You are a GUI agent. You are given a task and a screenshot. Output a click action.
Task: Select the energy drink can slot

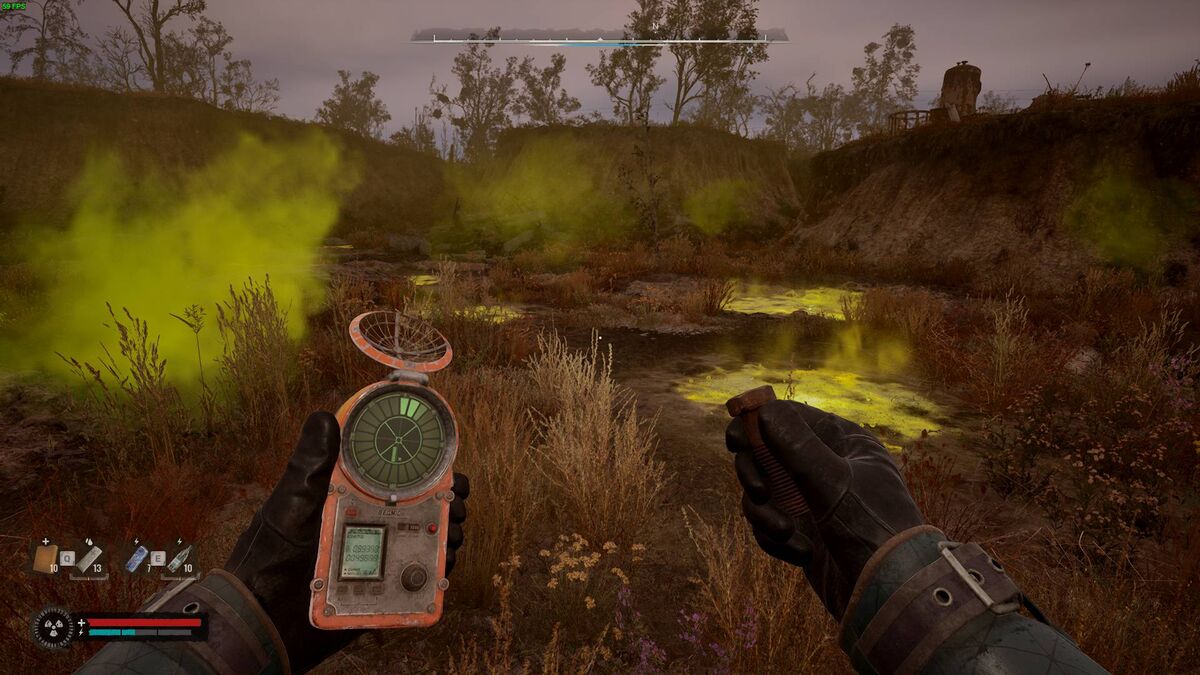[136, 558]
